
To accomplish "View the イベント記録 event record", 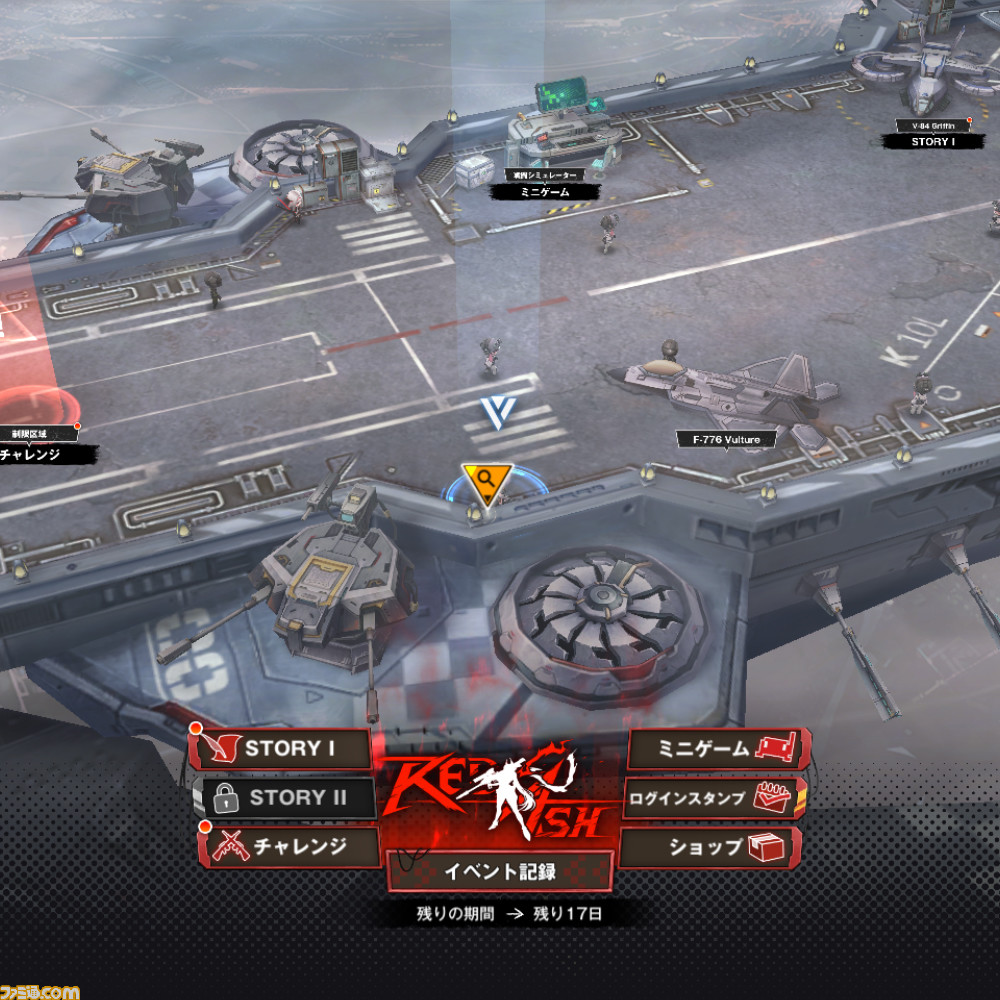I will (x=500, y=871).
